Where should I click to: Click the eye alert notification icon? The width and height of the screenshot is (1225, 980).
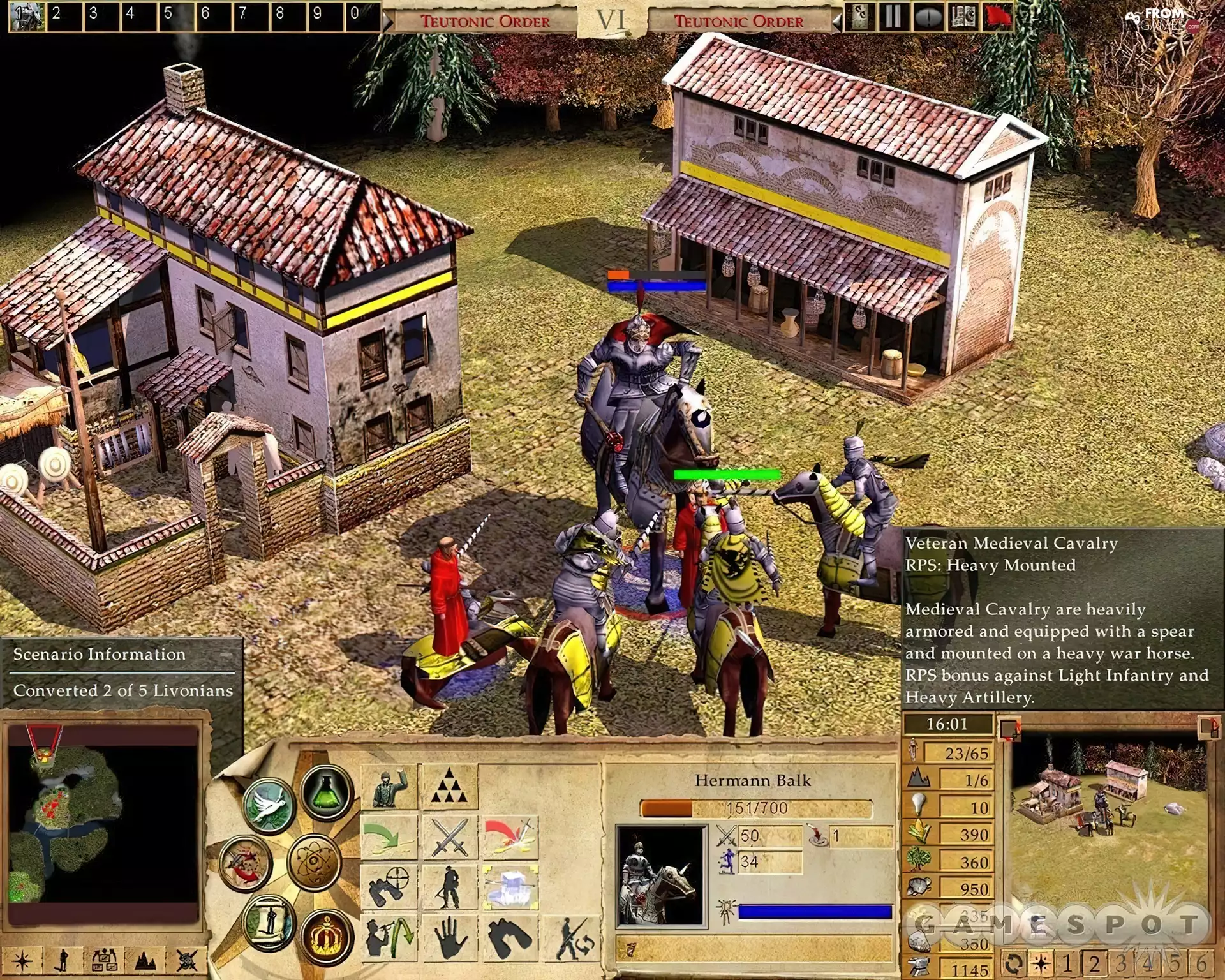[x=928, y=17]
